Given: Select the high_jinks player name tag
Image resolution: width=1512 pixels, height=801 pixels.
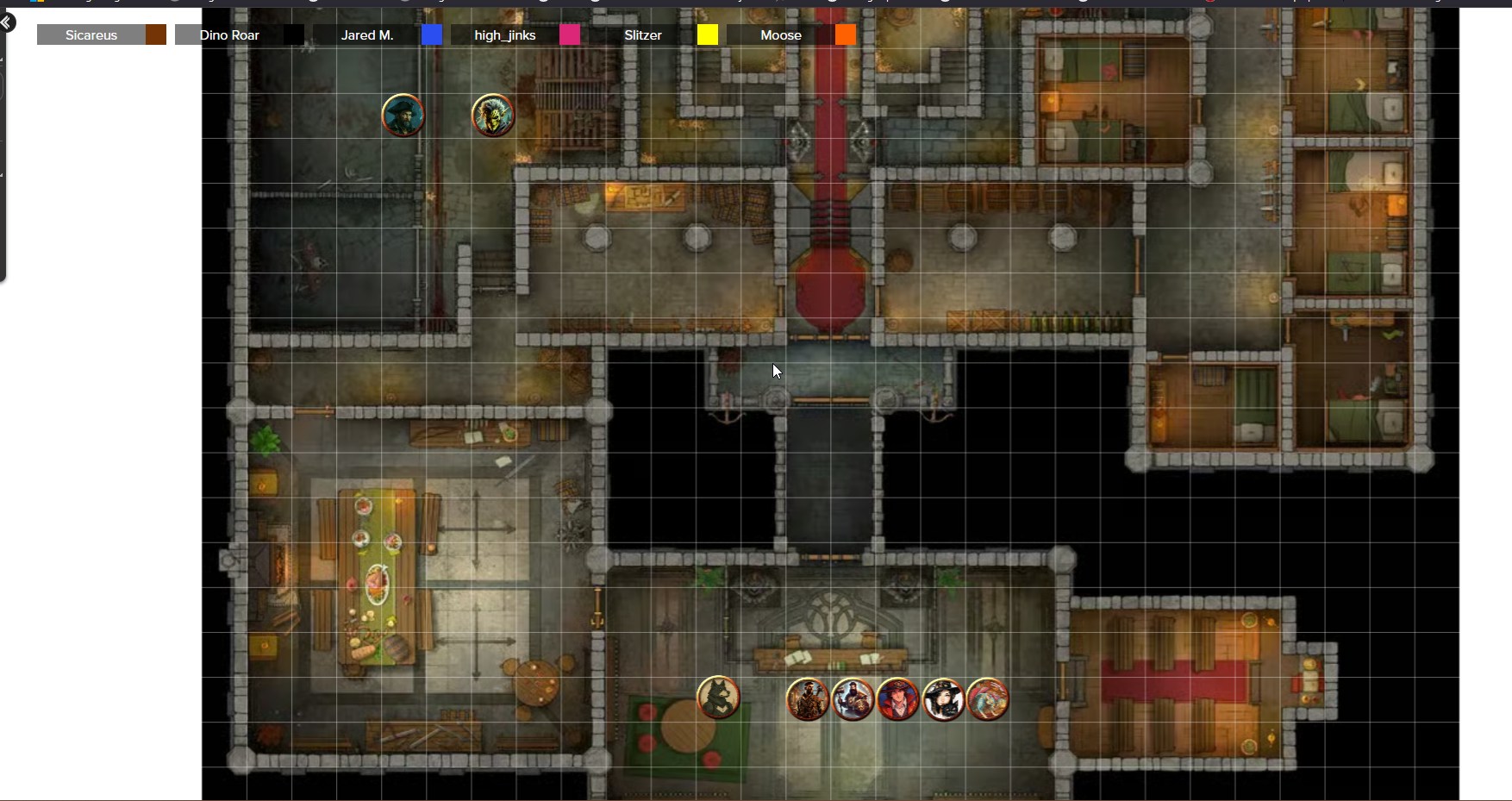Looking at the screenshot, I should pos(504,34).
